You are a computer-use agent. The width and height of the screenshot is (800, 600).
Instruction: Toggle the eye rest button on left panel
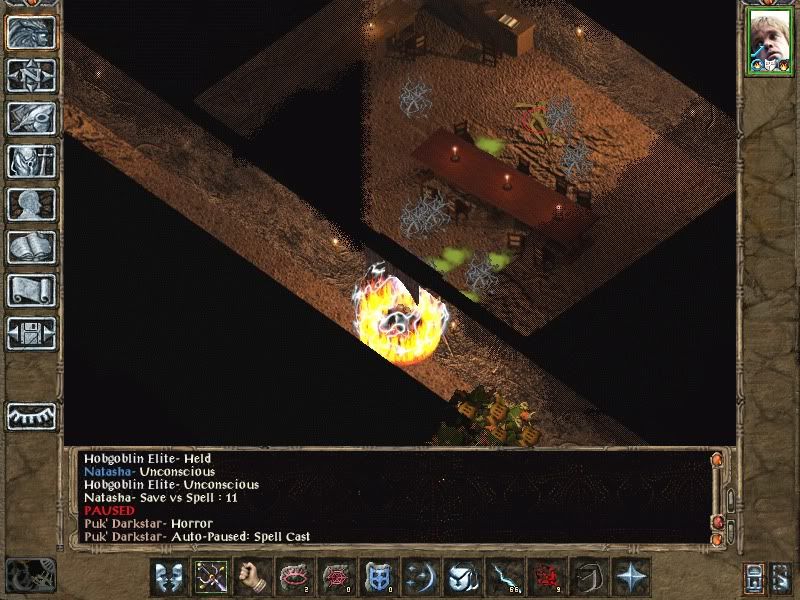coord(31,415)
